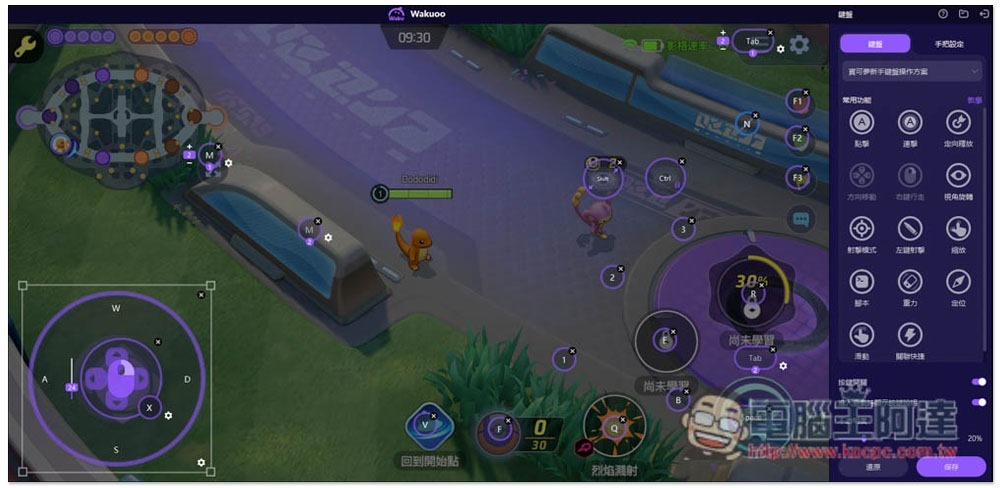The width and height of the screenshot is (1000, 488).
Task: Switch to the 手把設定 tab
Action: coord(948,44)
